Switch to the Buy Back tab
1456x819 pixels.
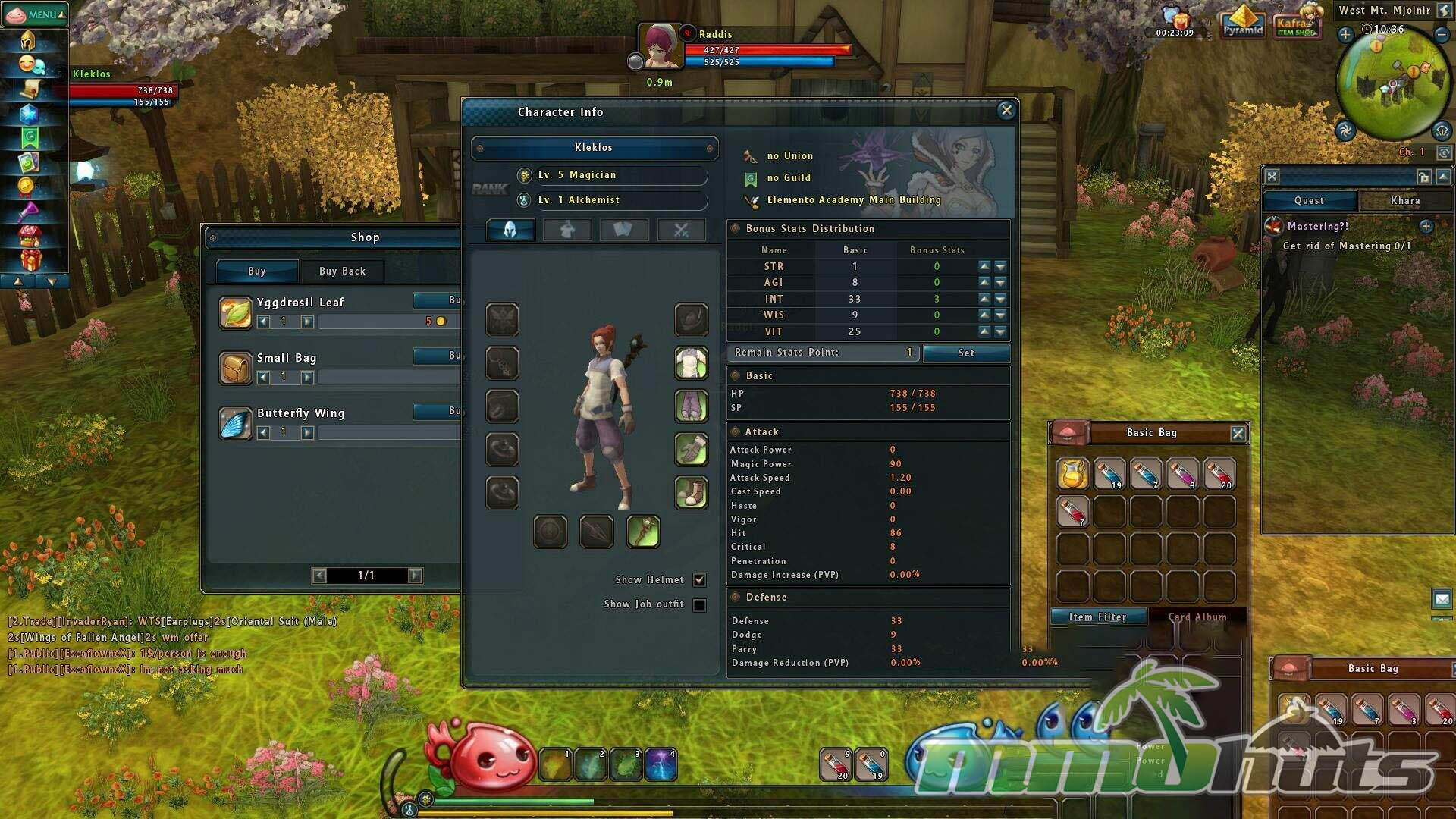click(x=342, y=271)
